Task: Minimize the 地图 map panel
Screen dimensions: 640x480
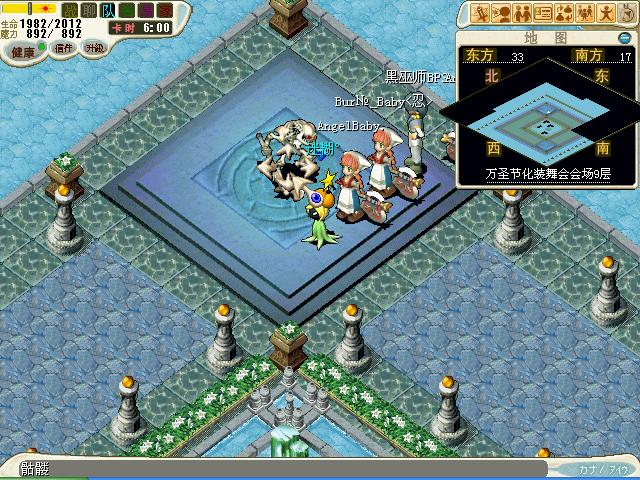Action: pos(624,38)
